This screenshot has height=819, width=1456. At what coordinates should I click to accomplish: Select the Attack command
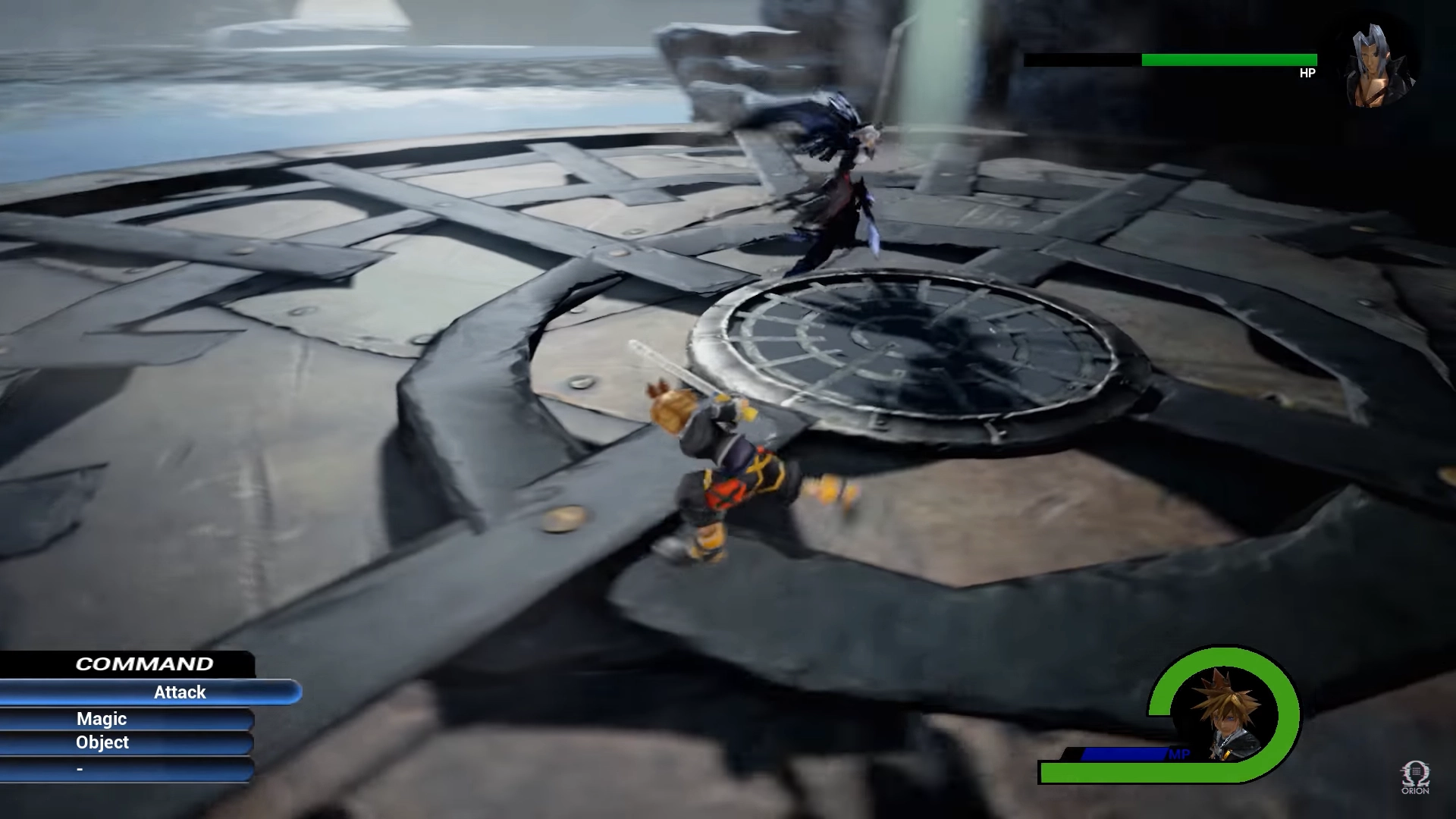click(179, 692)
